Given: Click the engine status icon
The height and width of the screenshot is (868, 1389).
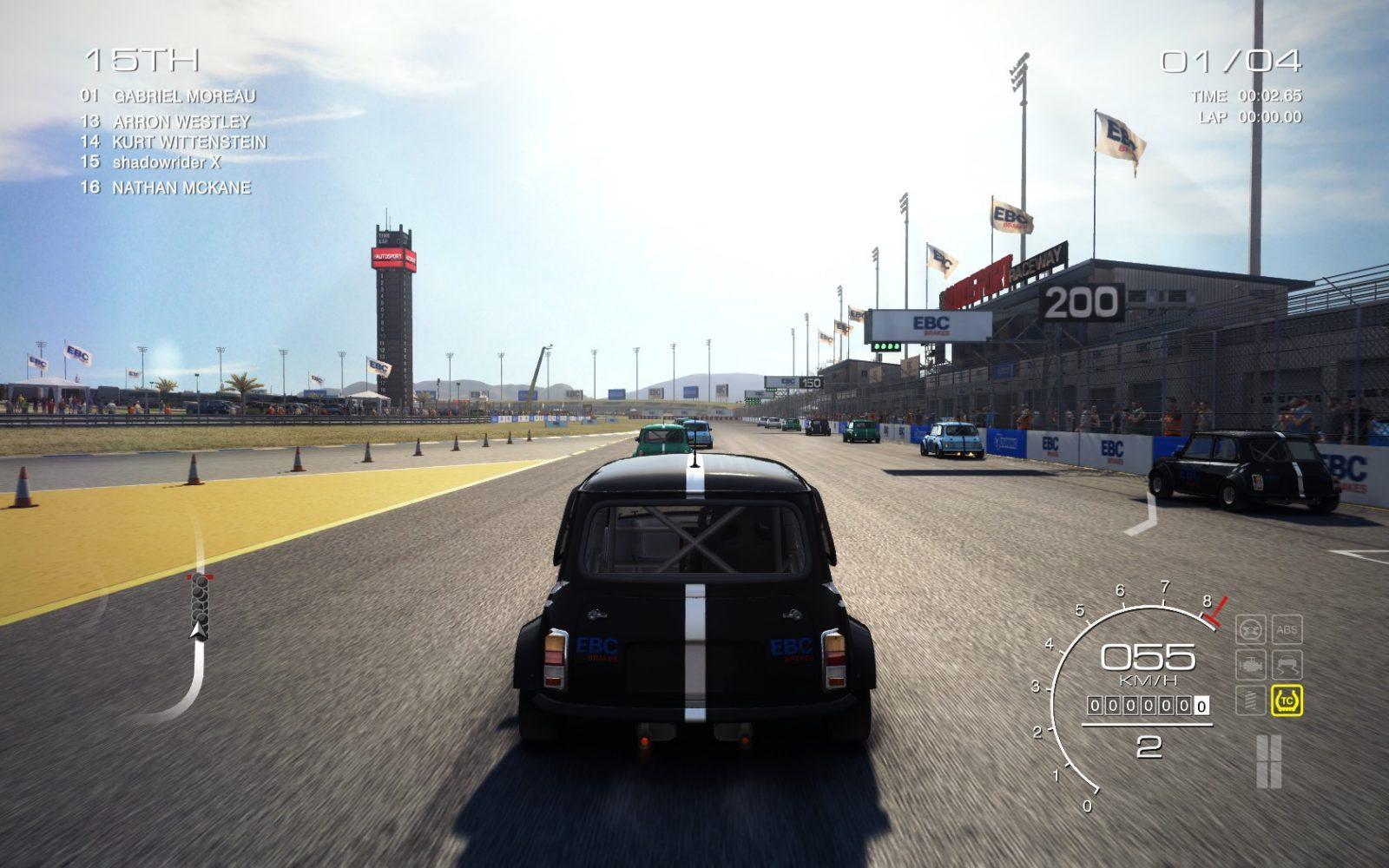Looking at the screenshot, I should tap(1250, 665).
